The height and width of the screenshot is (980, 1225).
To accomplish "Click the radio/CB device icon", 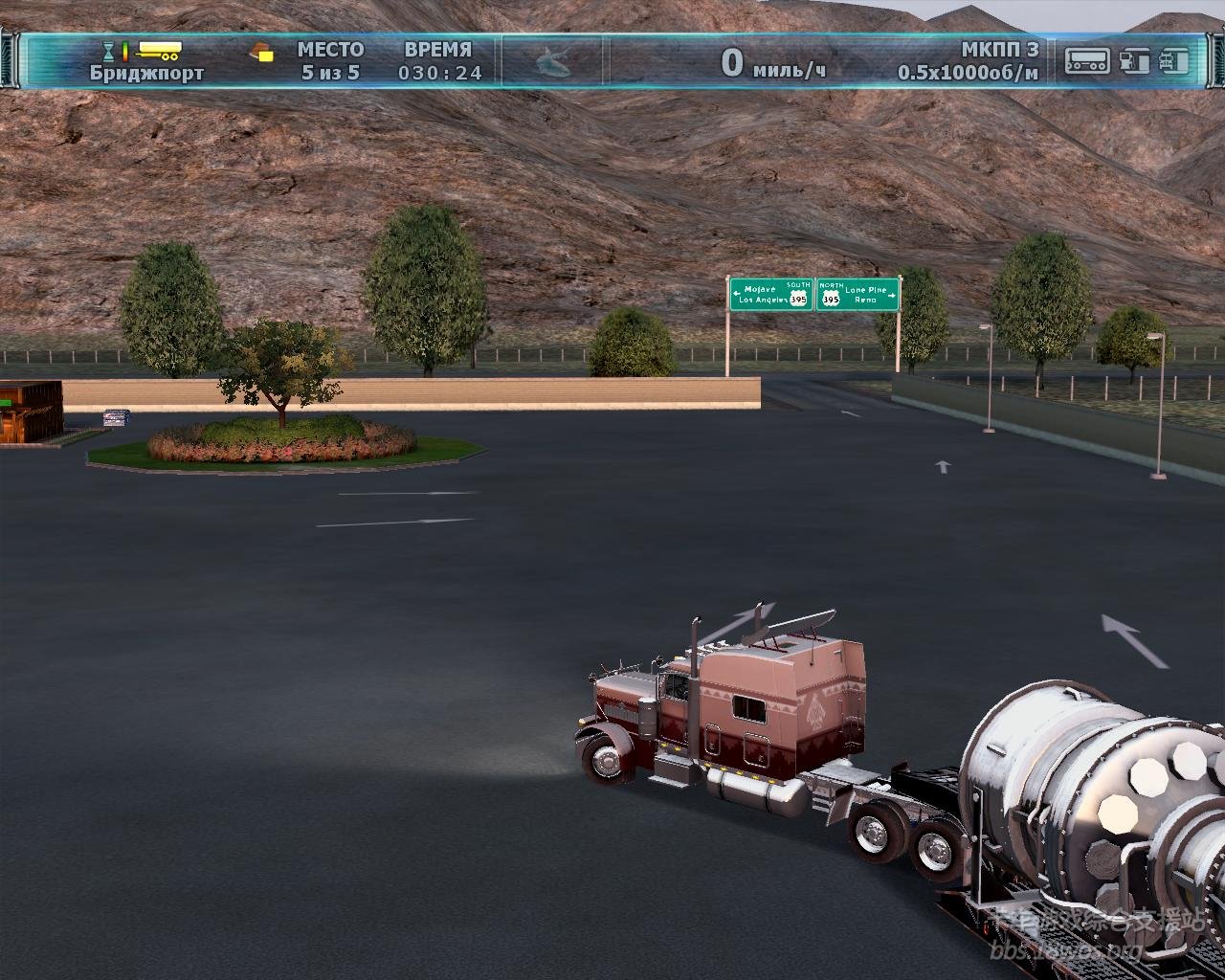I will point(1087,60).
